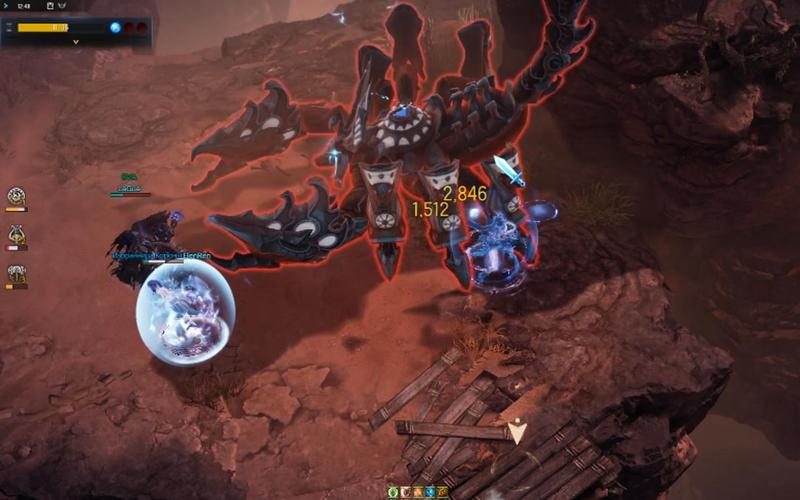Select the round gear-emblem party member icon
This screenshot has width=800, height=500.
pyautogui.click(x=16, y=196)
